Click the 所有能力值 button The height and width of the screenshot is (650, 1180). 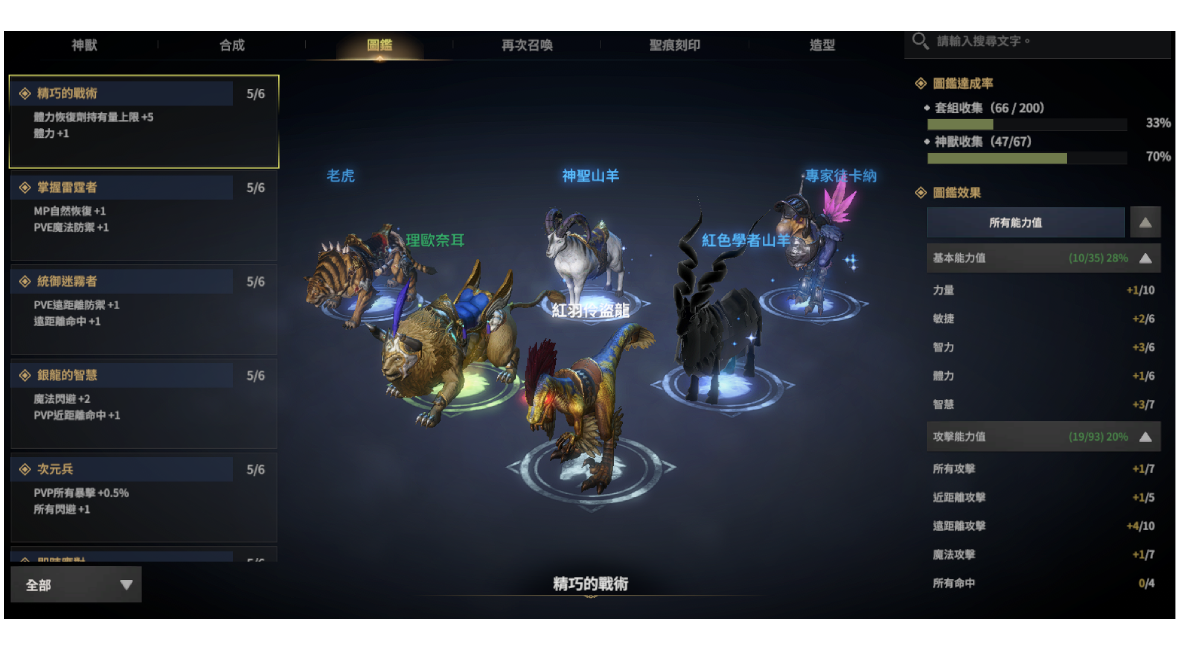[x=1025, y=222]
